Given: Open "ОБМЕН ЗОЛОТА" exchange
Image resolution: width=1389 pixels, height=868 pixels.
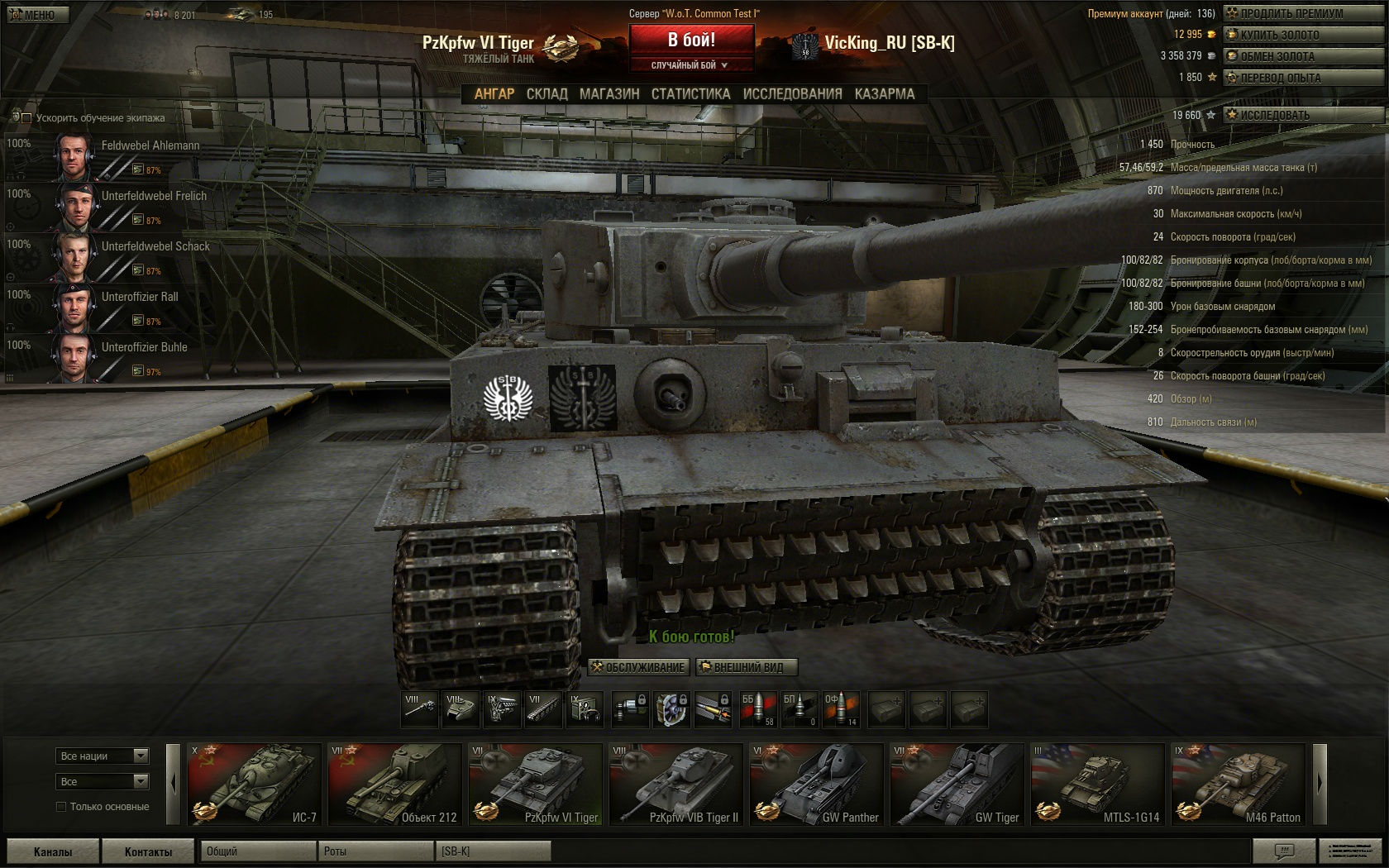Looking at the screenshot, I should [x=1302, y=56].
